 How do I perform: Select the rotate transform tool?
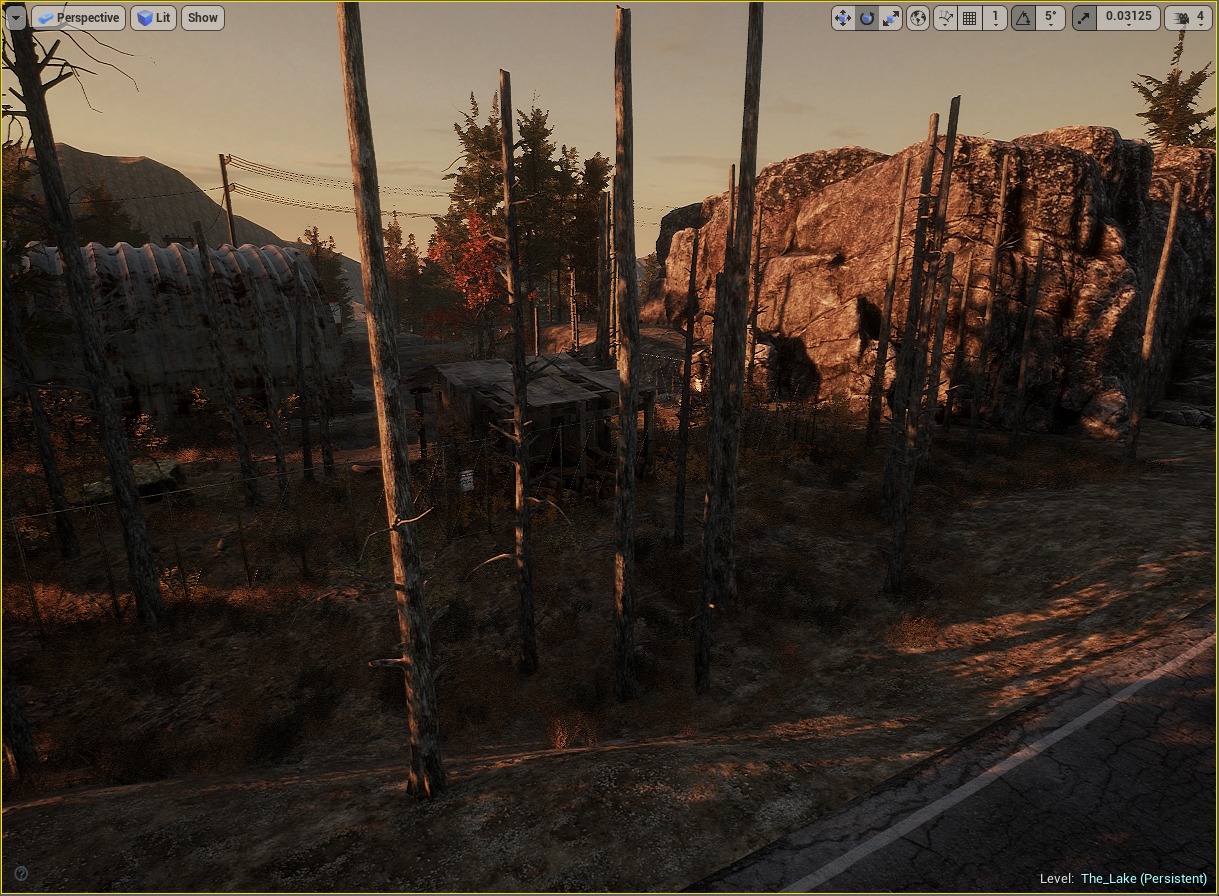click(867, 18)
